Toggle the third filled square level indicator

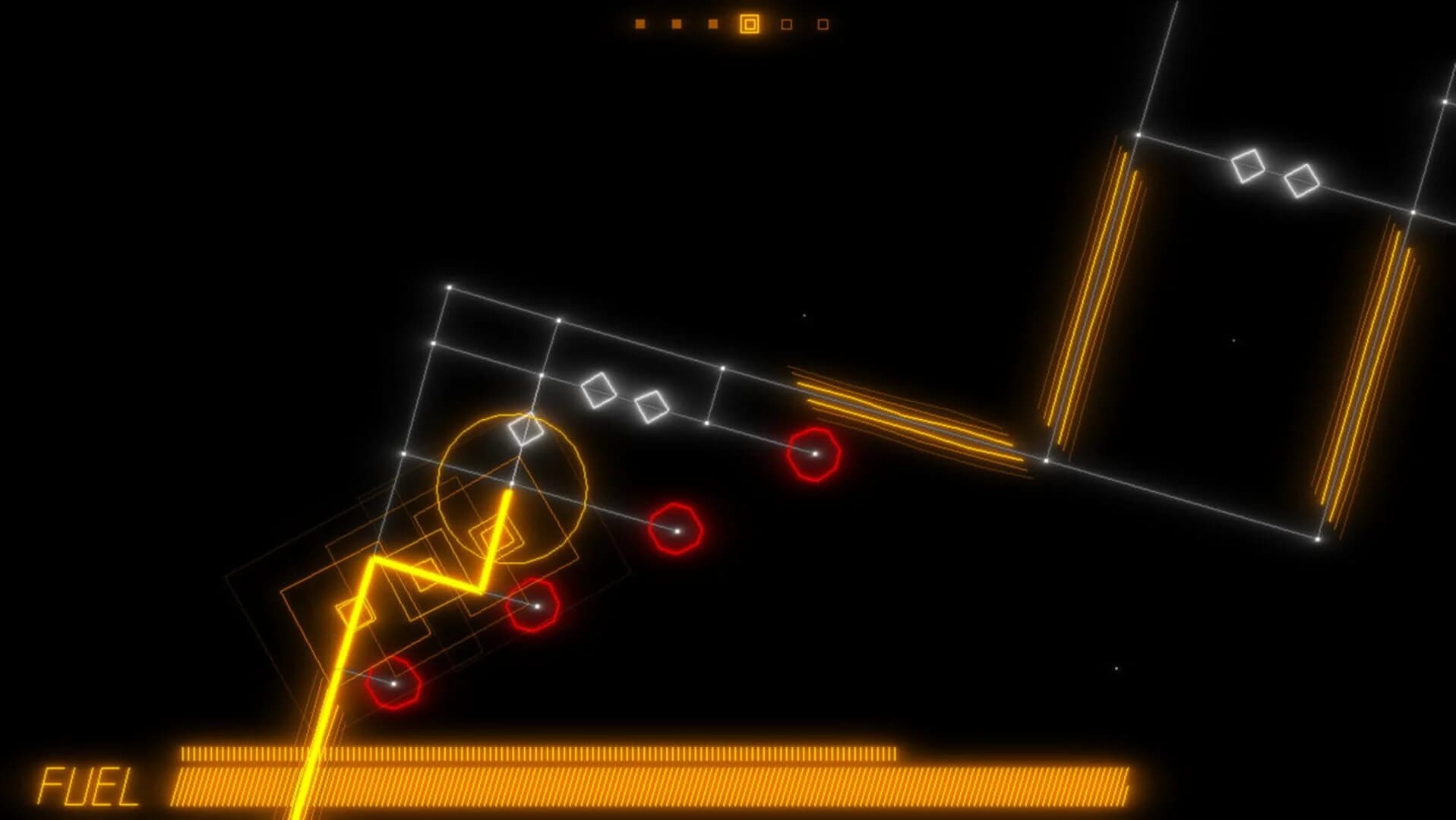pos(712,23)
